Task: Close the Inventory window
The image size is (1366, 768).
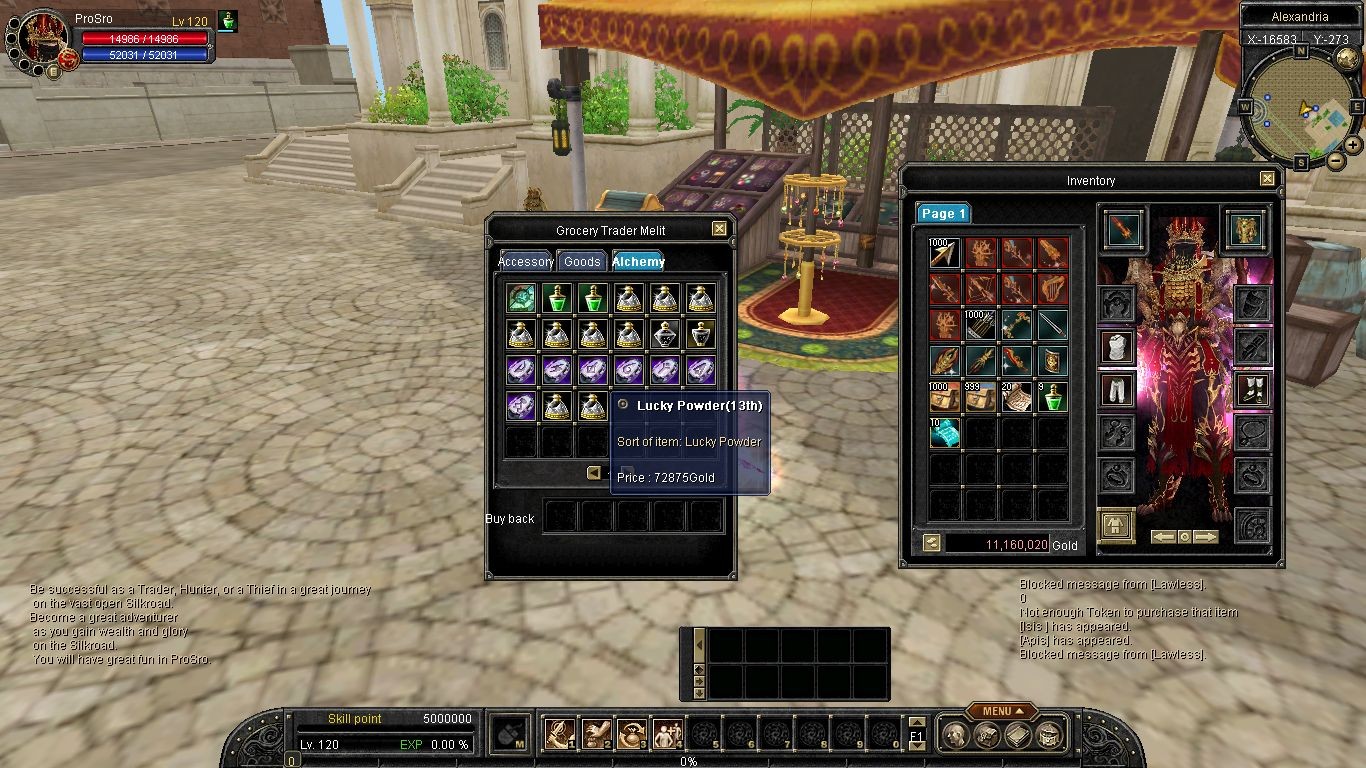Action: point(1267,179)
